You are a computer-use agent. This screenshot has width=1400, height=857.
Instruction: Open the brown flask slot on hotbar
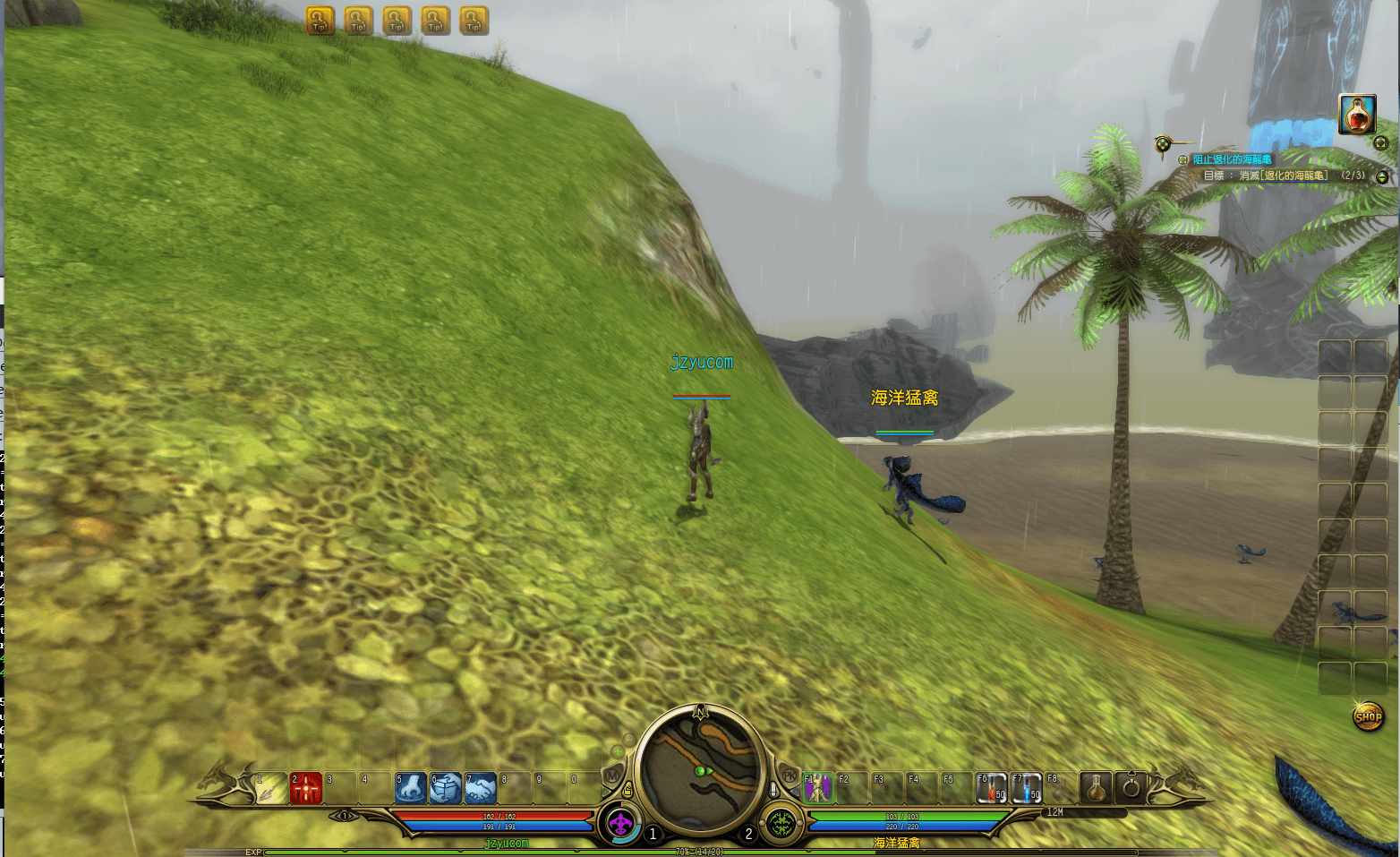point(1096,788)
